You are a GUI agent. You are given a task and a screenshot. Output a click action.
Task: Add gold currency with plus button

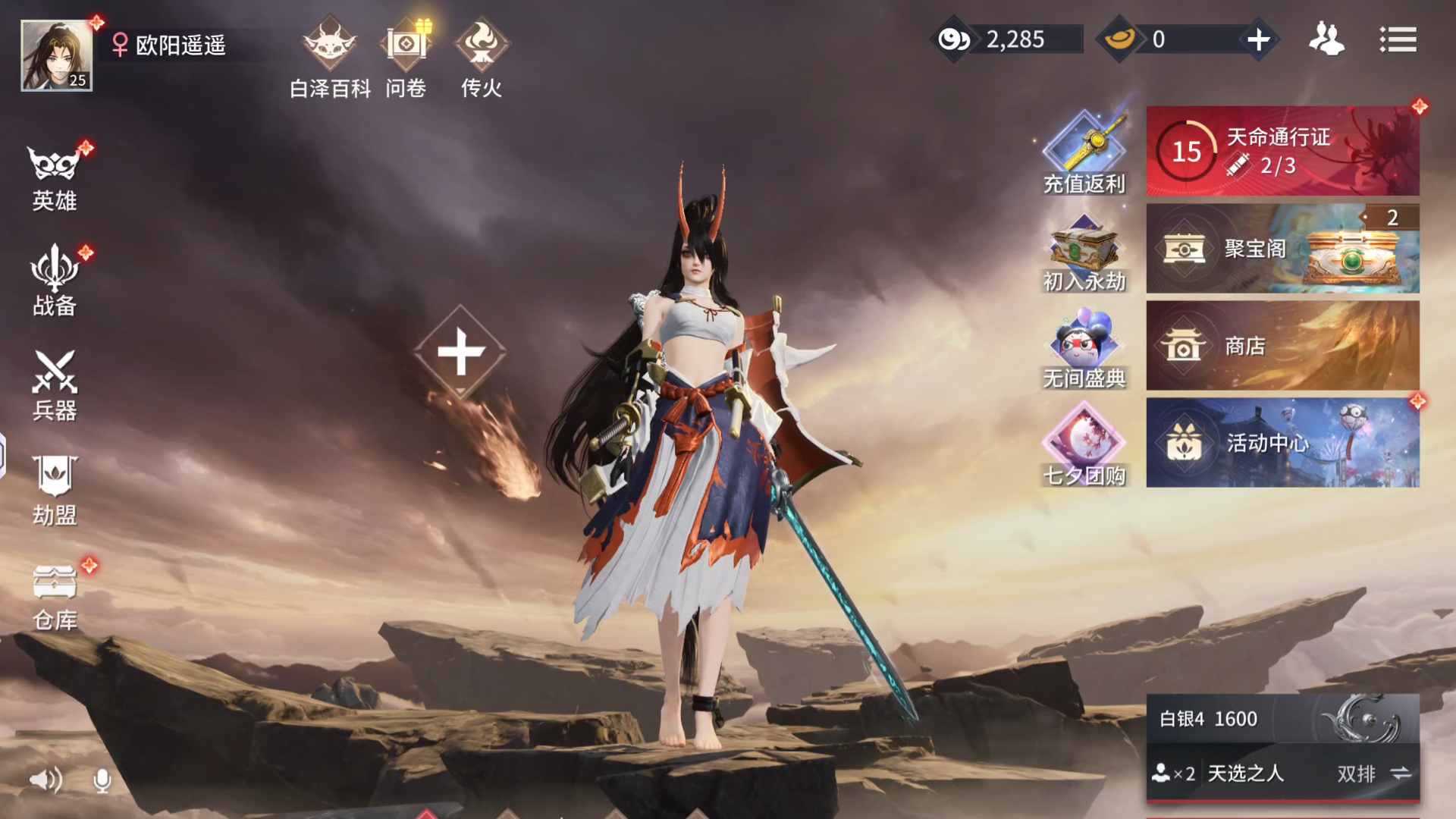tap(1258, 39)
